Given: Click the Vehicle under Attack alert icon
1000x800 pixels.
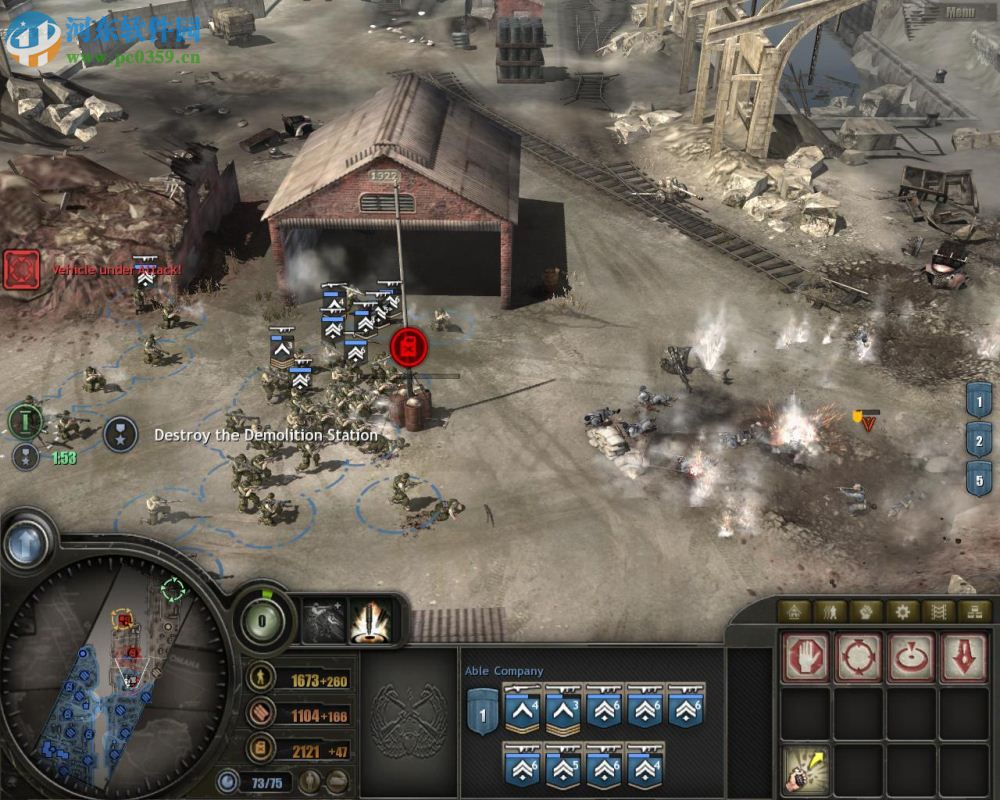Looking at the screenshot, I should pyautogui.click(x=21, y=270).
